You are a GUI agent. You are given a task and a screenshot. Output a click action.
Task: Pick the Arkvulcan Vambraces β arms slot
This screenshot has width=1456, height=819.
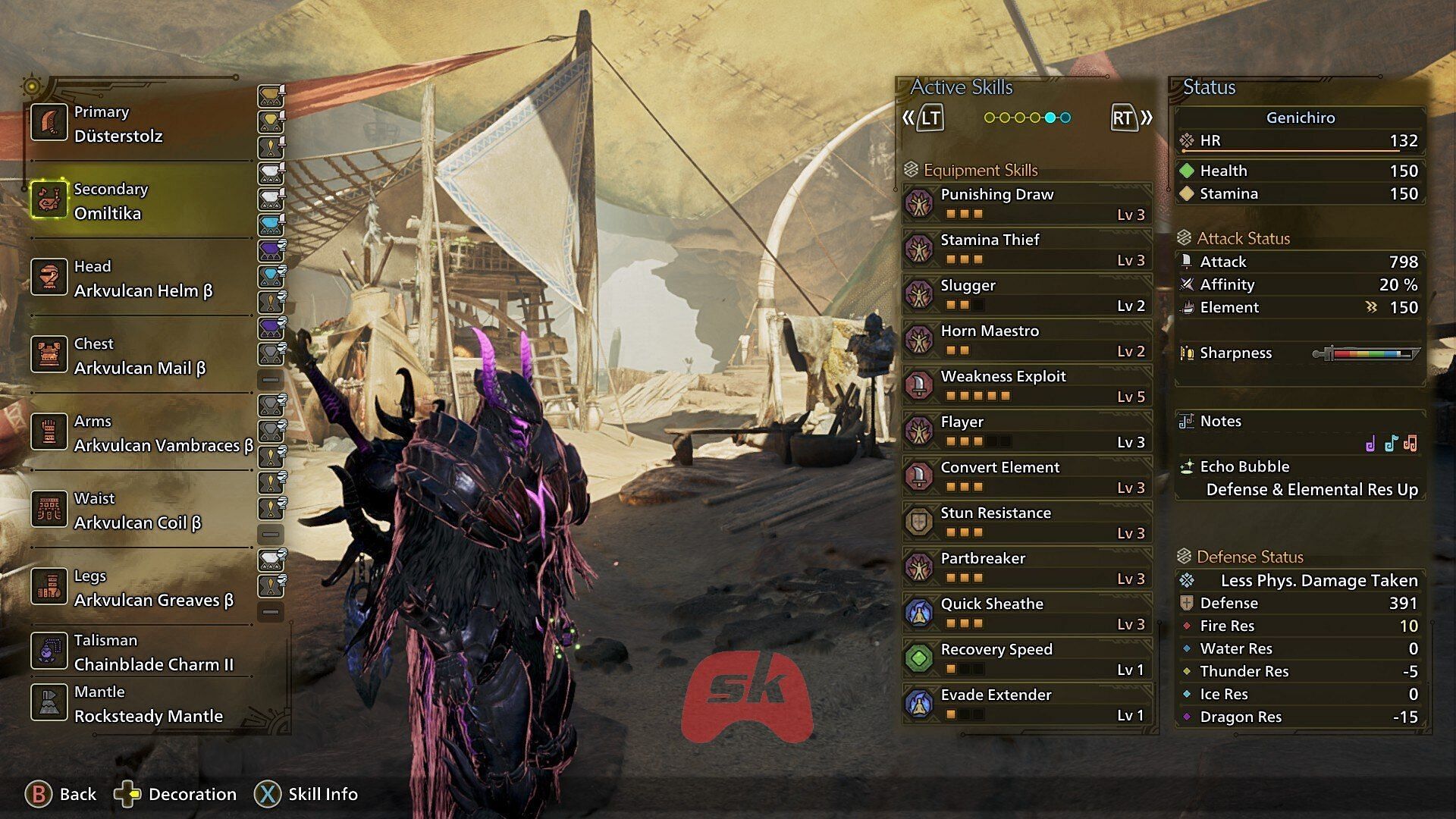click(x=140, y=433)
